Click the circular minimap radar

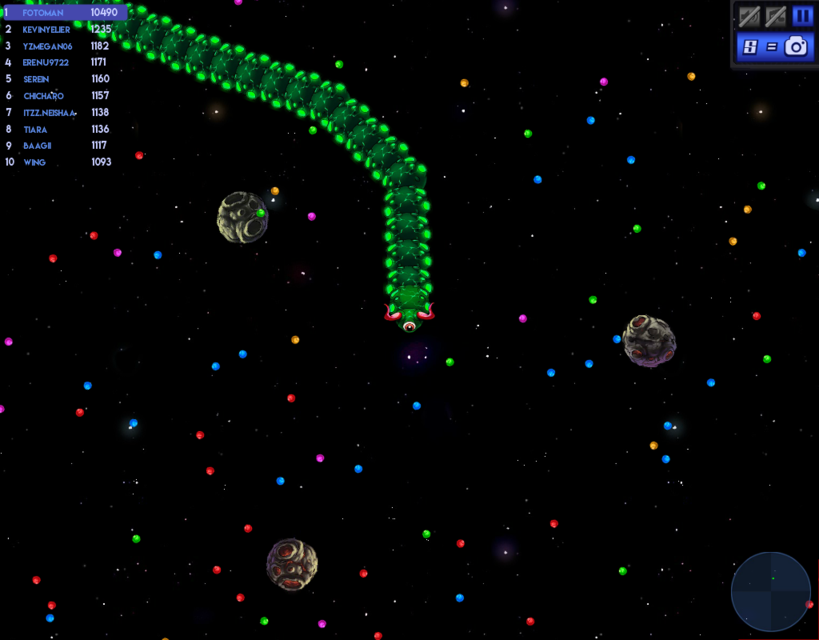point(771,592)
